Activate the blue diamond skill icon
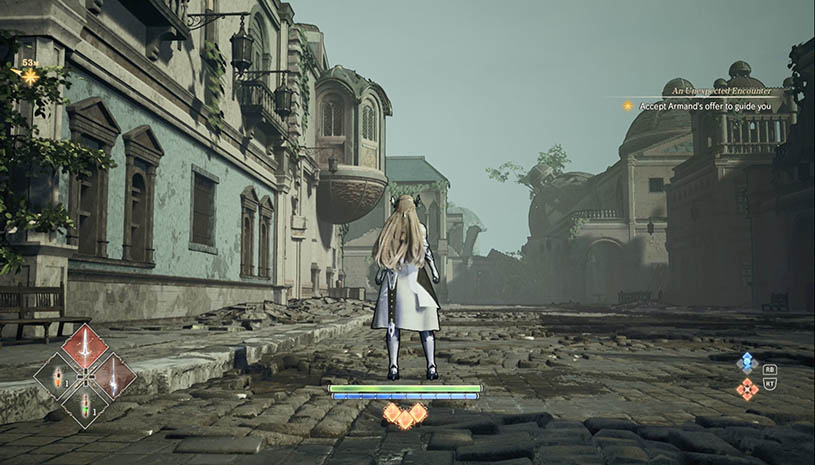Image resolution: width=815 pixels, height=465 pixels. tap(747, 362)
